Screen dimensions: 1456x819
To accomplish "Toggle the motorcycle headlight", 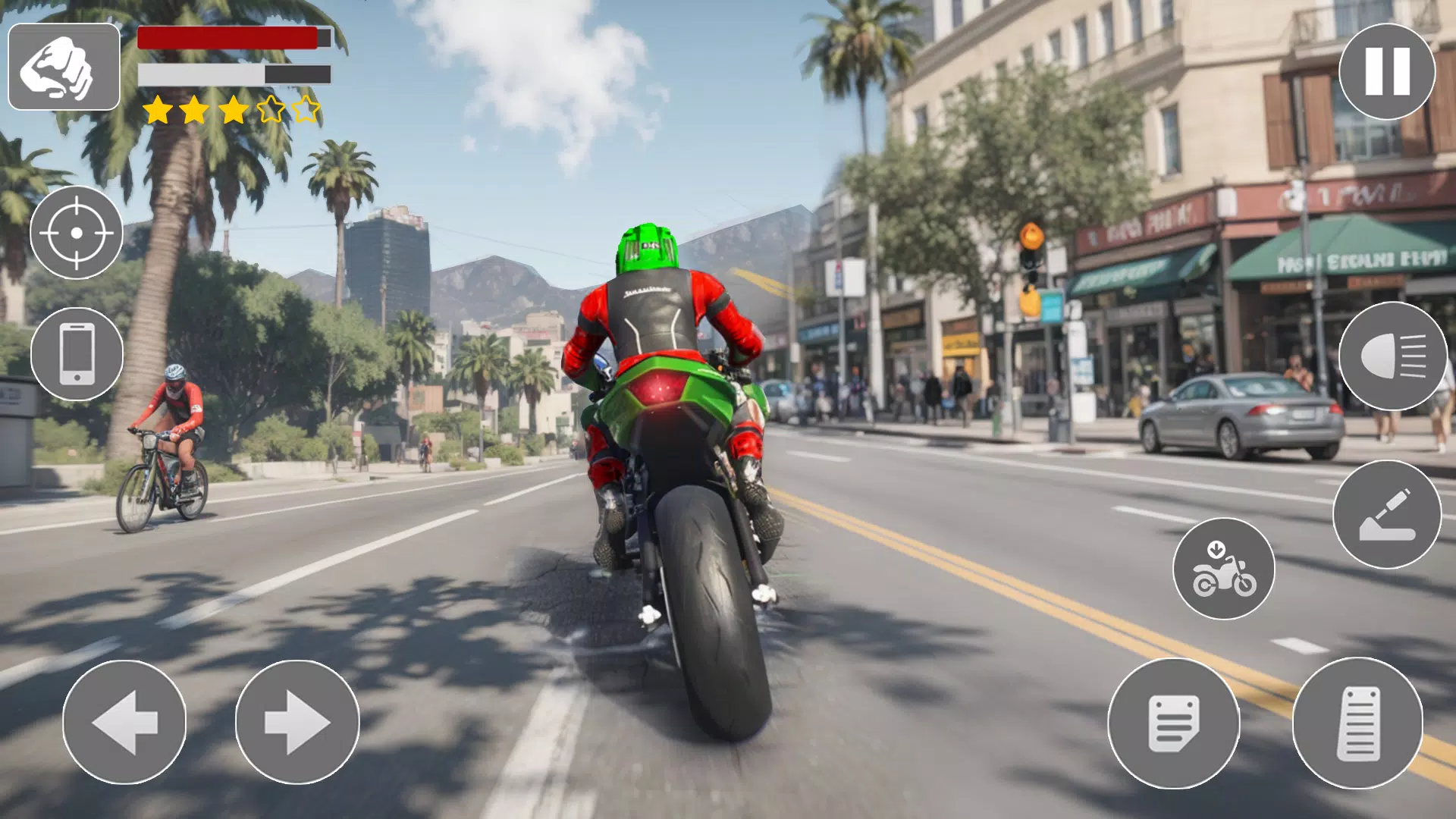I will coord(1392,356).
